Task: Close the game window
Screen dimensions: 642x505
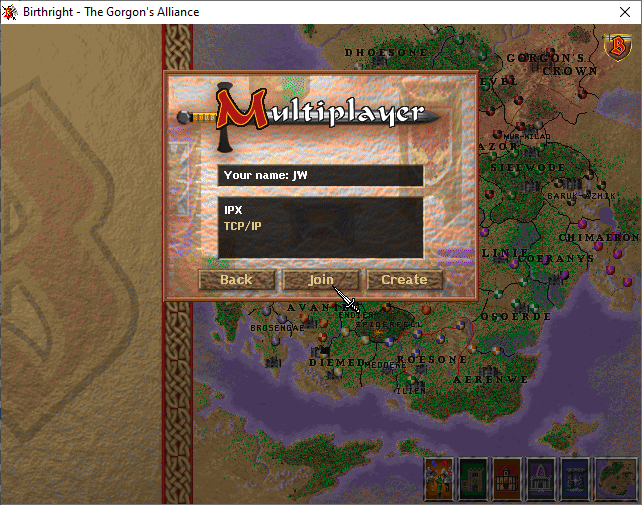Action: [x=618, y=12]
